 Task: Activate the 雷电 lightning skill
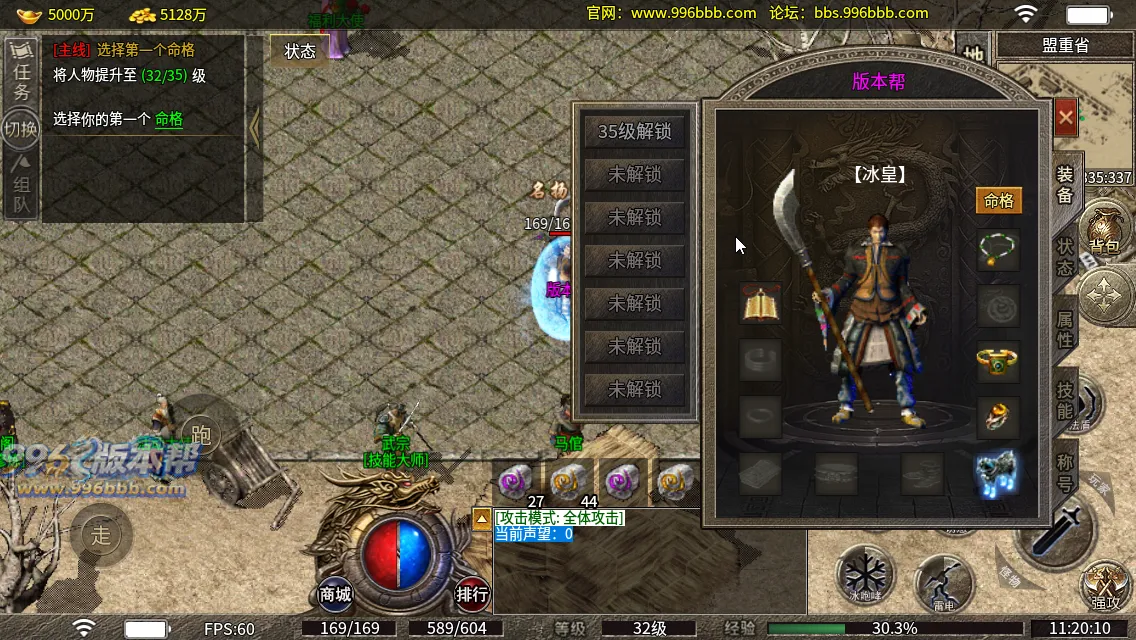945,581
